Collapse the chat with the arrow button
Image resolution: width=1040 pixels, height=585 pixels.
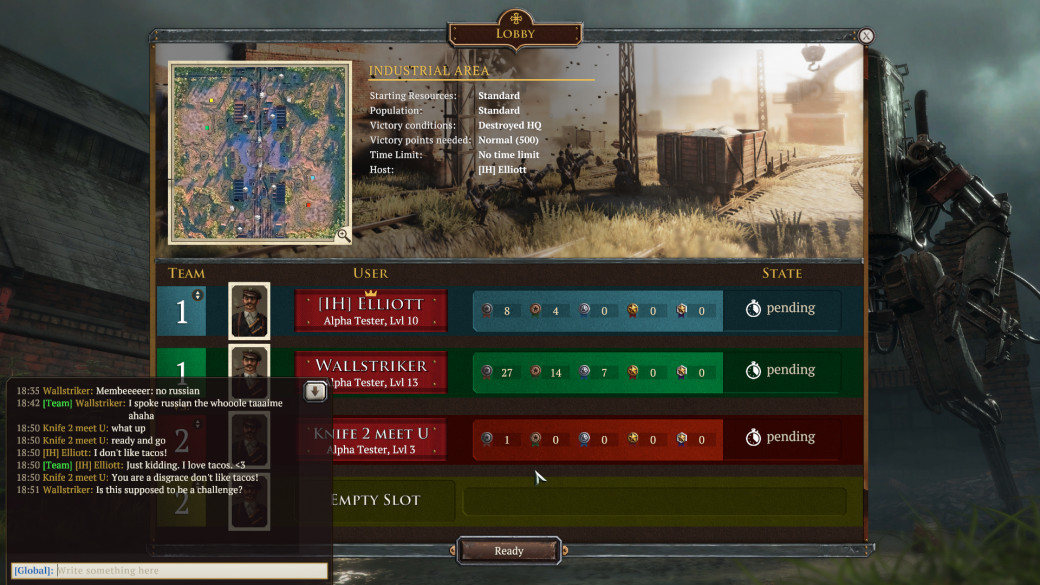point(316,391)
